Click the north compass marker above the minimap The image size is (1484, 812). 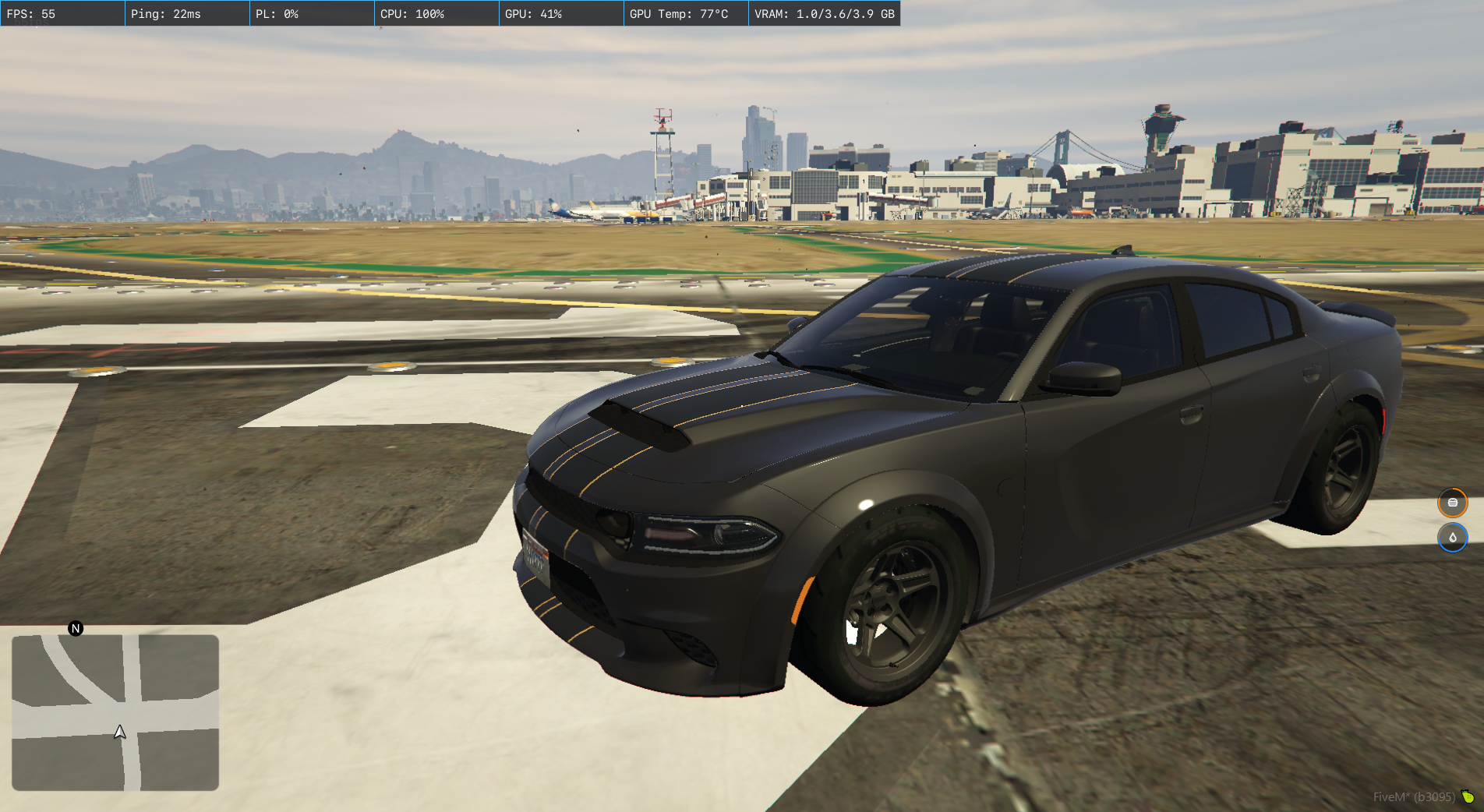tap(76, 629)
